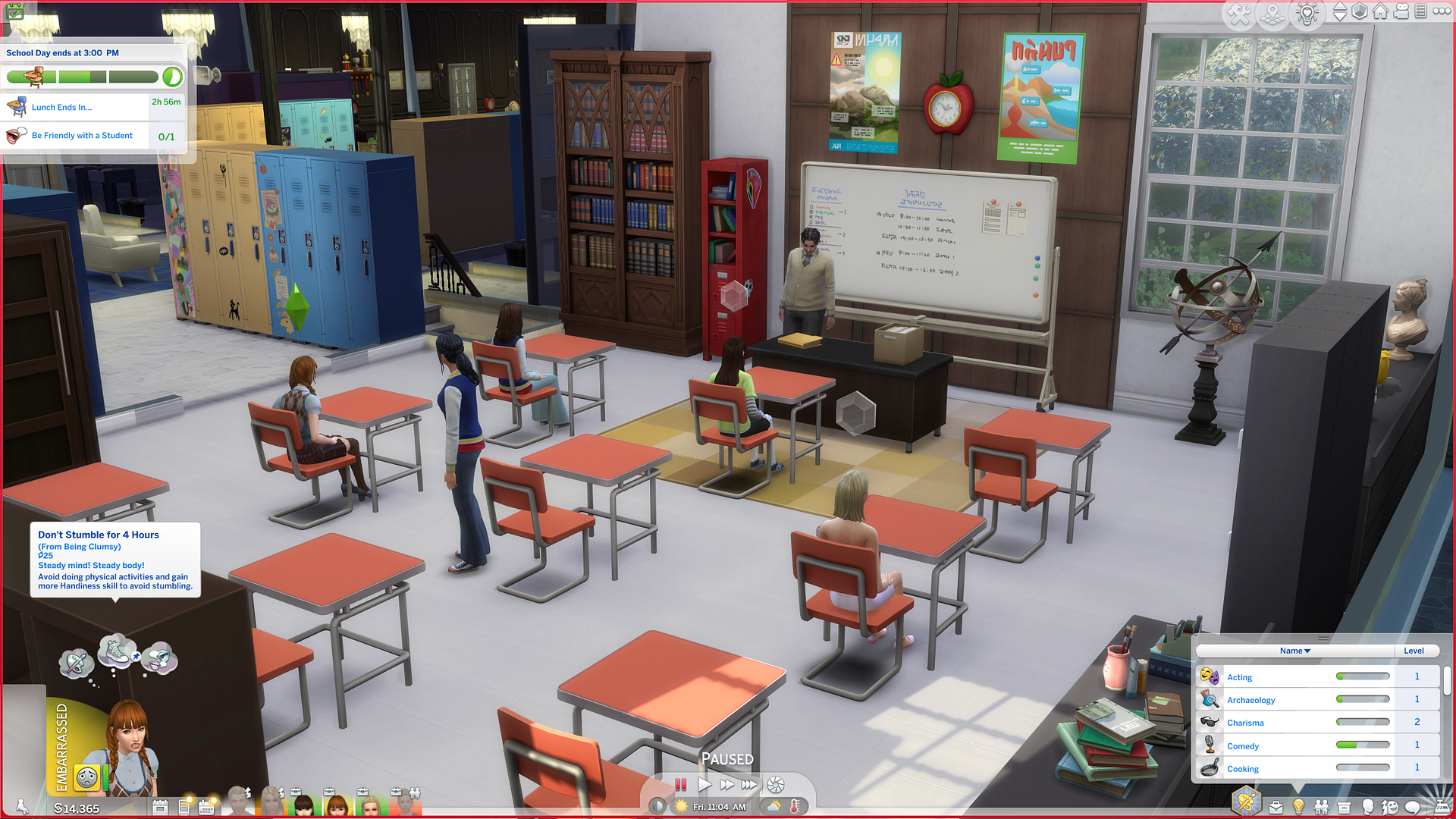Toggle the camera controls icon
This screenshot has width=1456, height=819.
point(1401,11)
